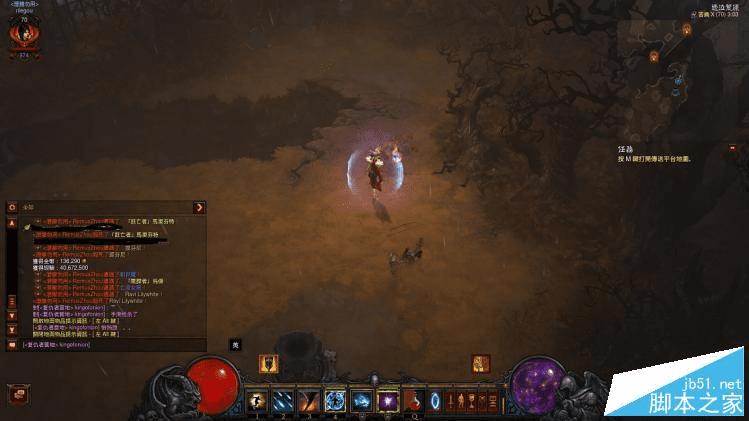
Task: Trigger the blue orb skill in slot four
Action: 335,400
